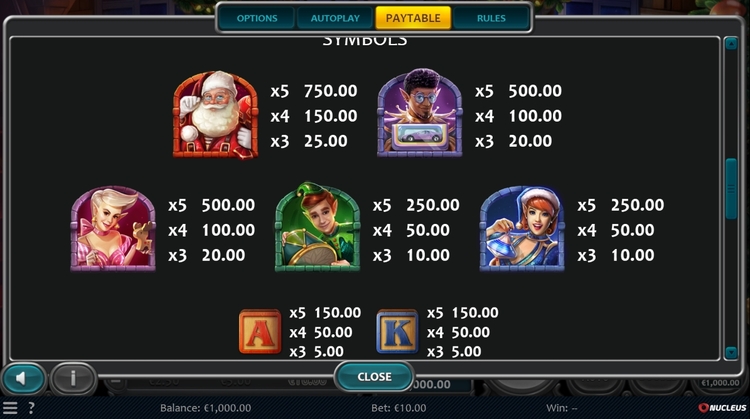The height and width of the screenshot is (419, 750).
Task: Select the Paytable tab
Action: [413, 18]
